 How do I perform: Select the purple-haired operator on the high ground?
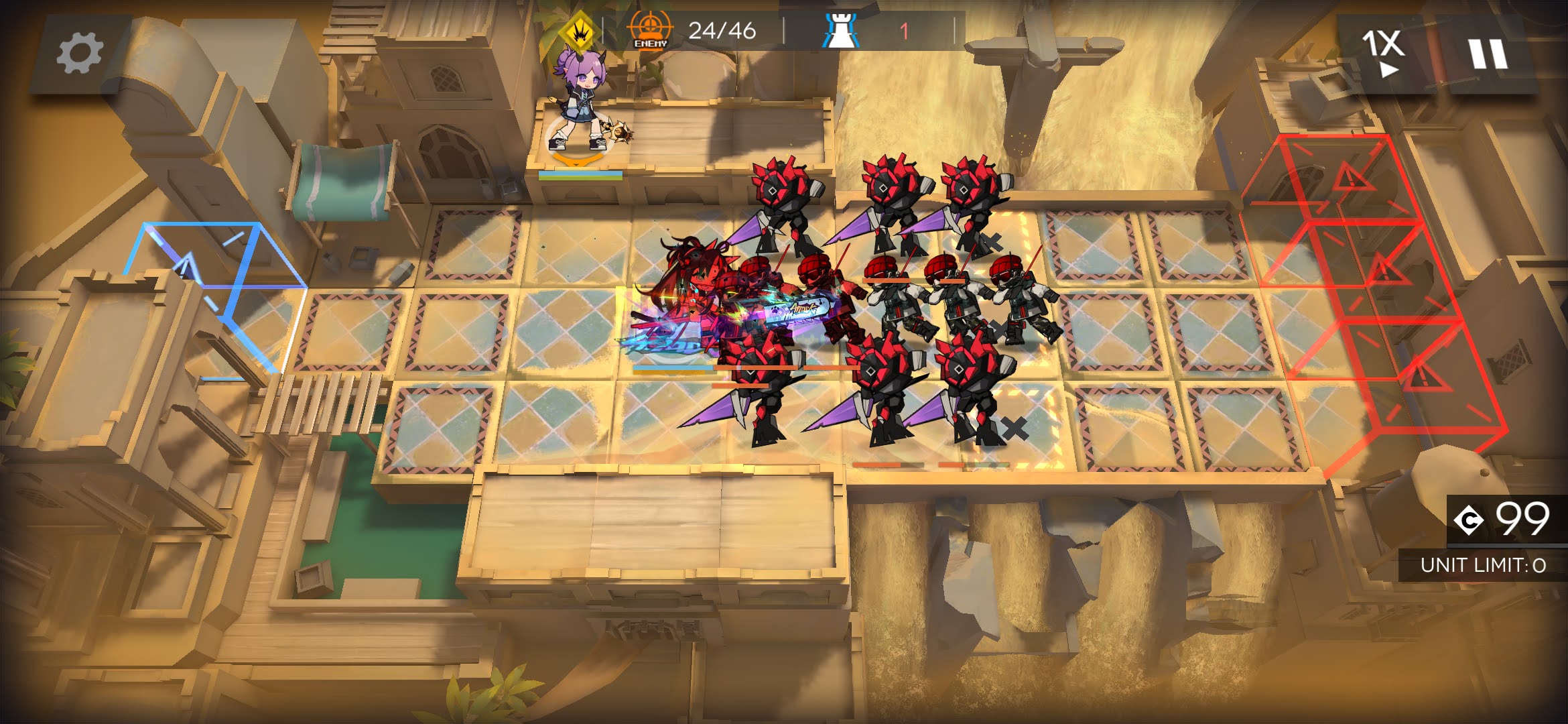(578, 107)
